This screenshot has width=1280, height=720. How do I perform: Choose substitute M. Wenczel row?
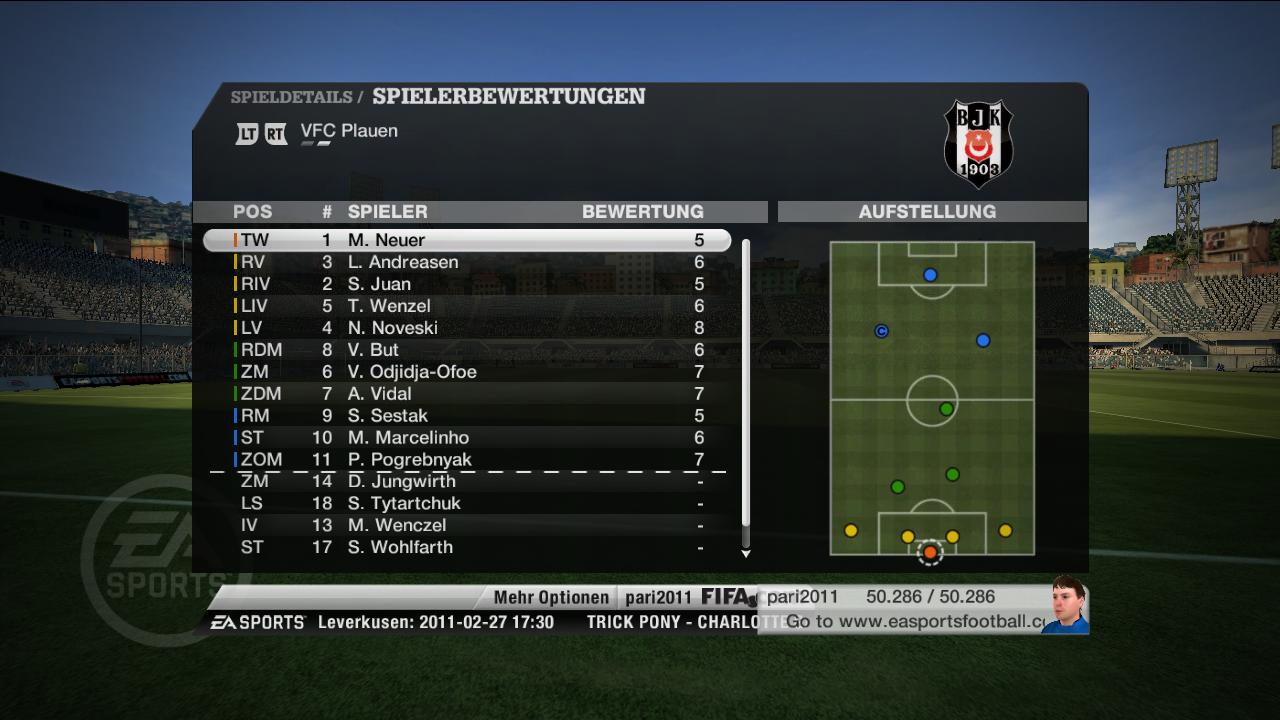(466, 526)
